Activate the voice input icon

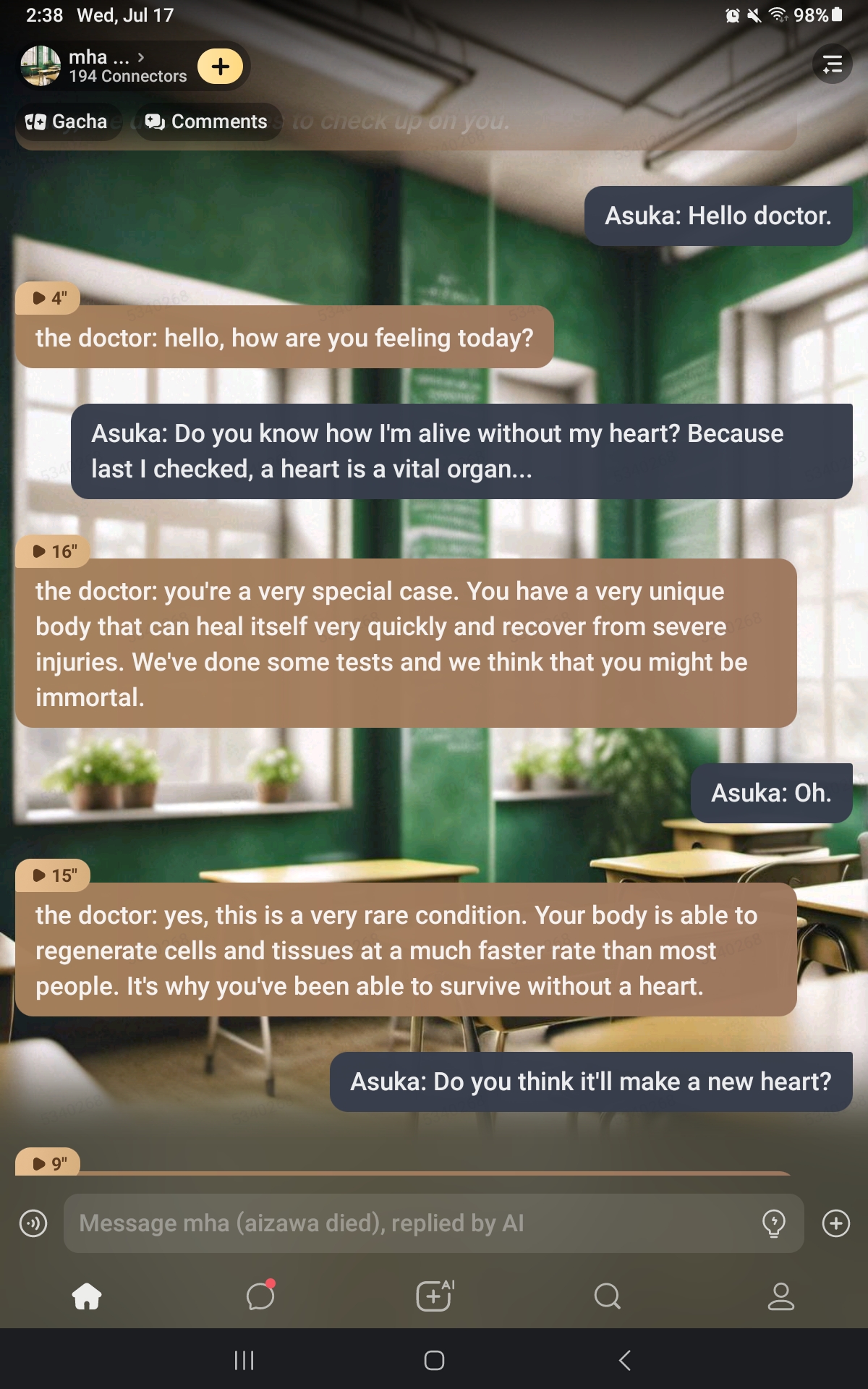click(x=33, y=1223)
